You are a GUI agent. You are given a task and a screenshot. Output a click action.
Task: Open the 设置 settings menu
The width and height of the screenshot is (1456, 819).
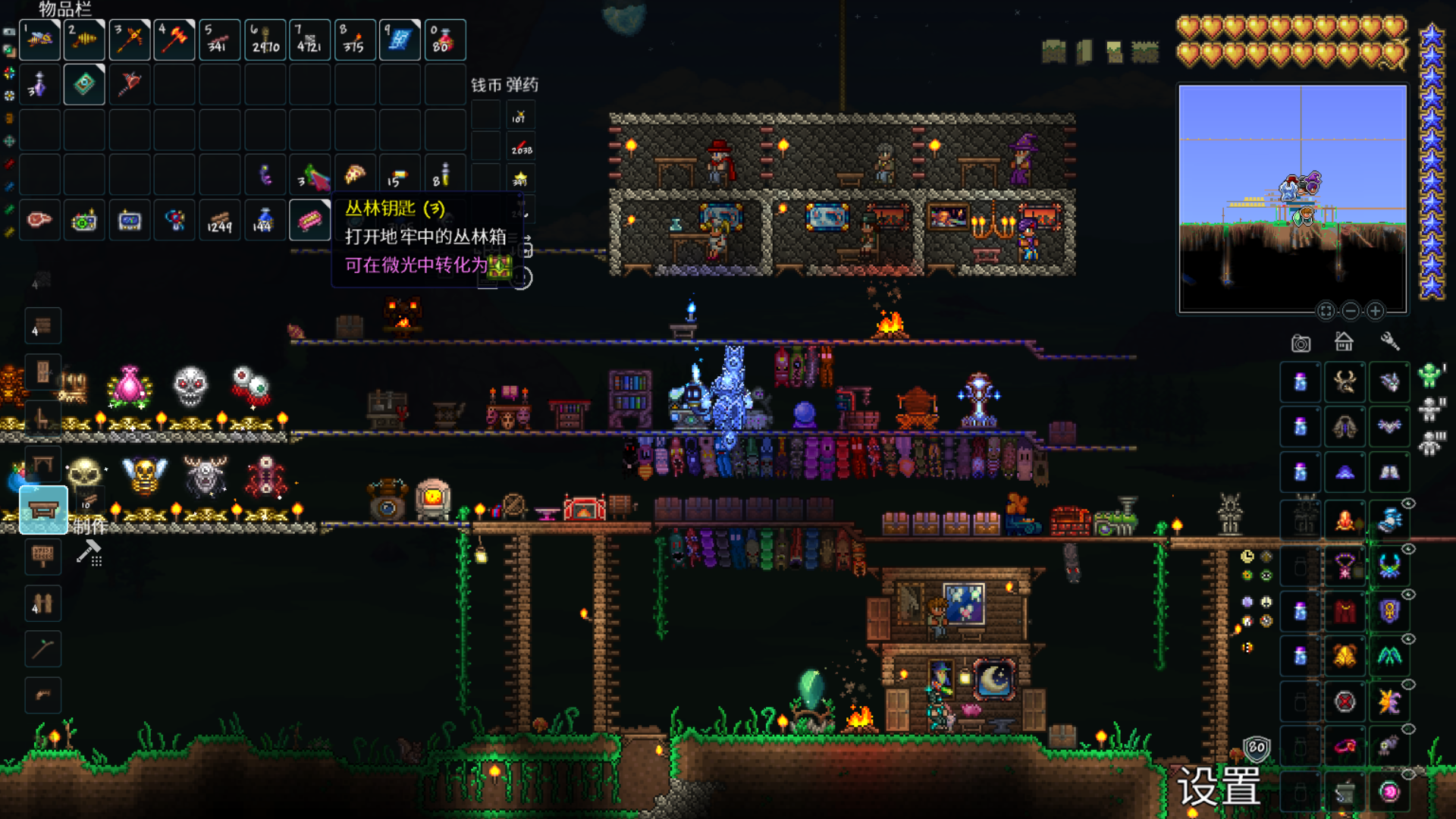[1219, 786]
